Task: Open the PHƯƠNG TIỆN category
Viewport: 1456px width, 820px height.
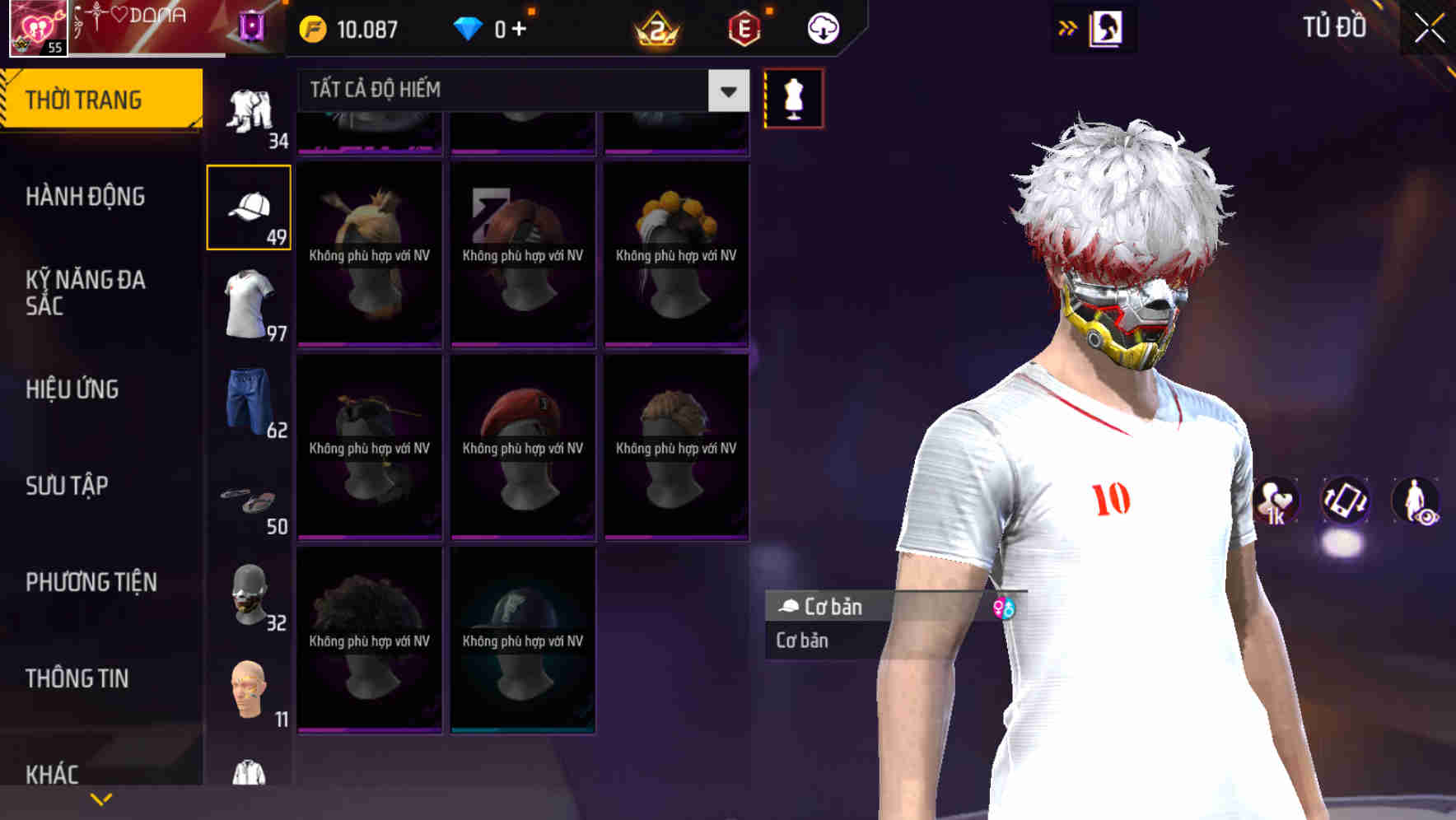Action: (91, 581)
